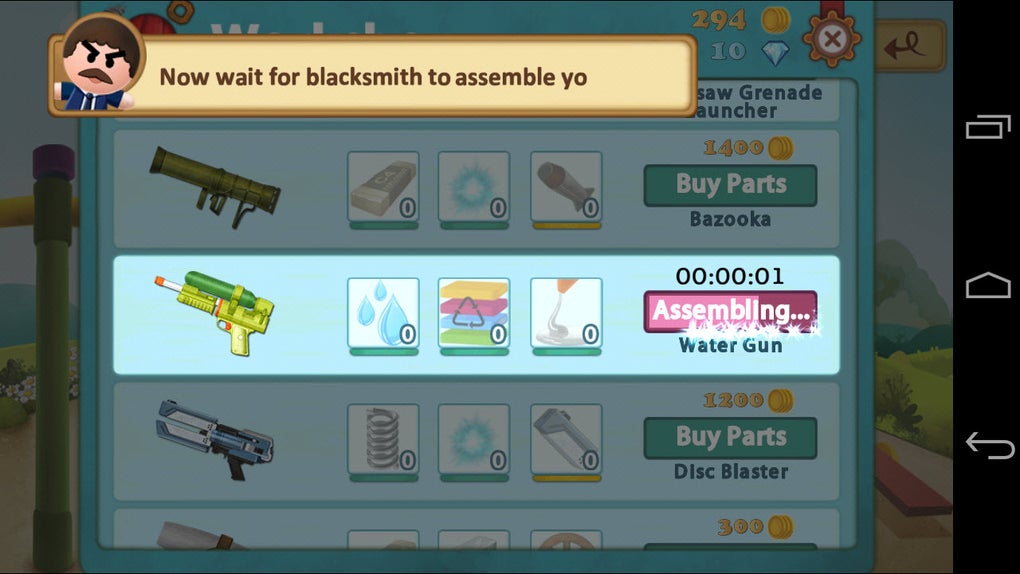Tap the mustached character tutorial message
Viewport: 1020px width, 574px height.
click(x=372, y=77)
